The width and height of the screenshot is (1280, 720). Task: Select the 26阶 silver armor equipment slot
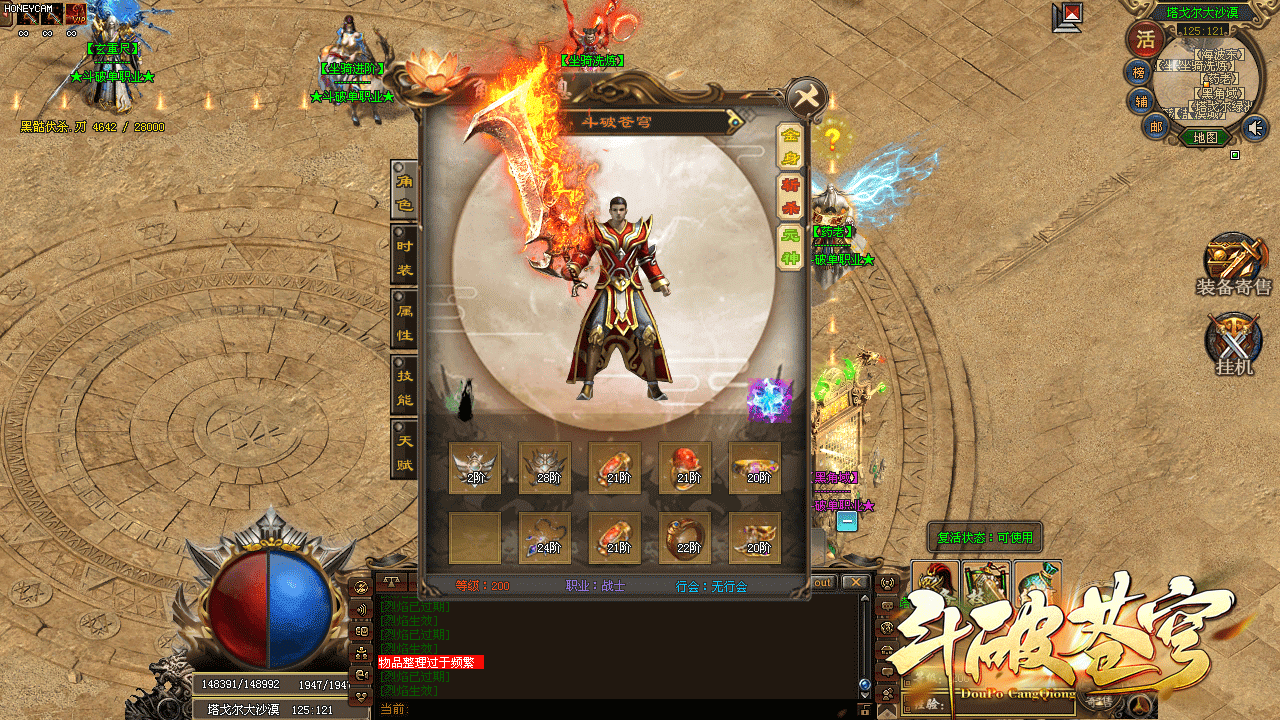pyautogui.click(x=545, y=467)
